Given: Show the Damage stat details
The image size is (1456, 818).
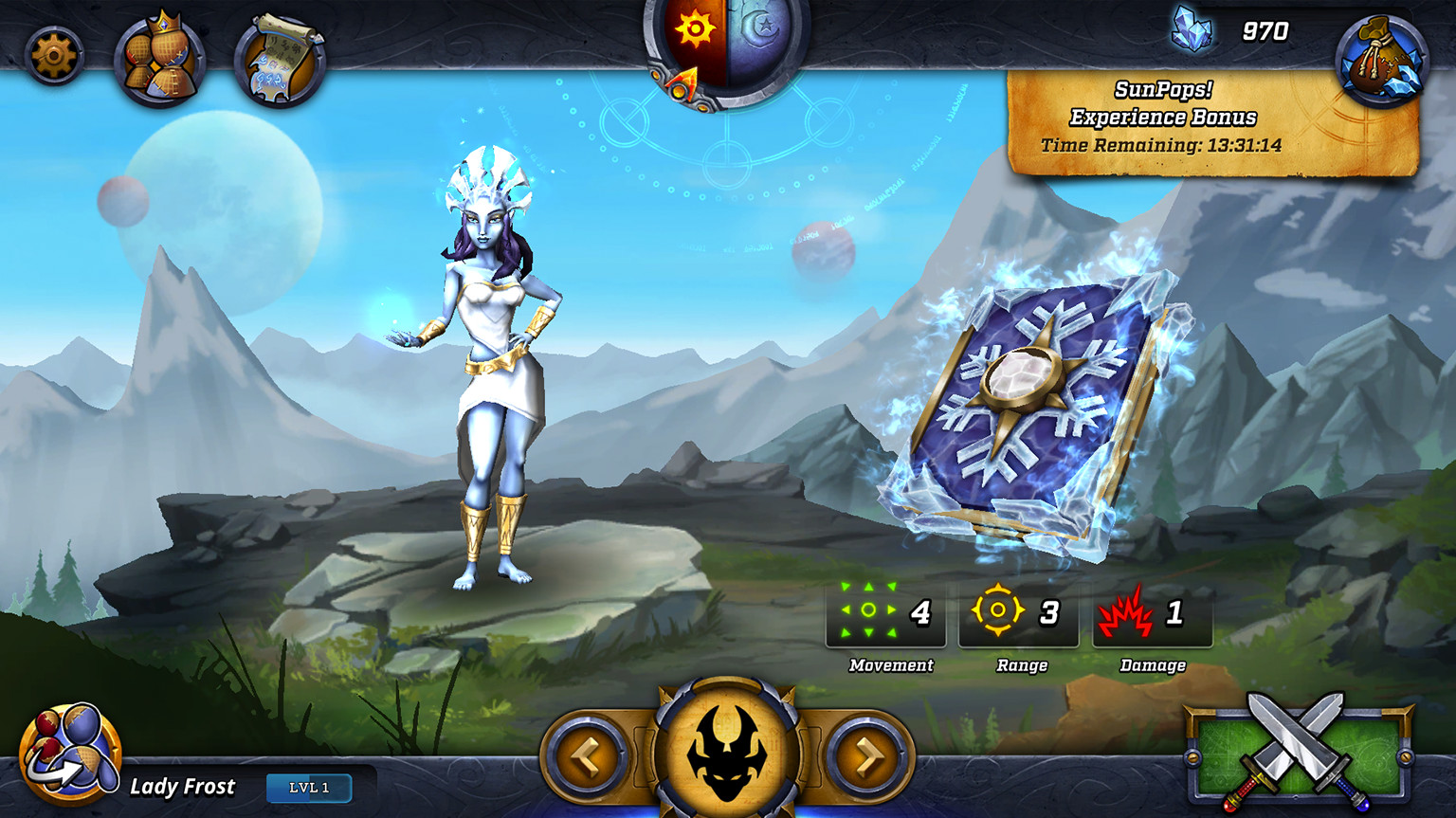Looking at the screenshot, I should (1152, 614).
